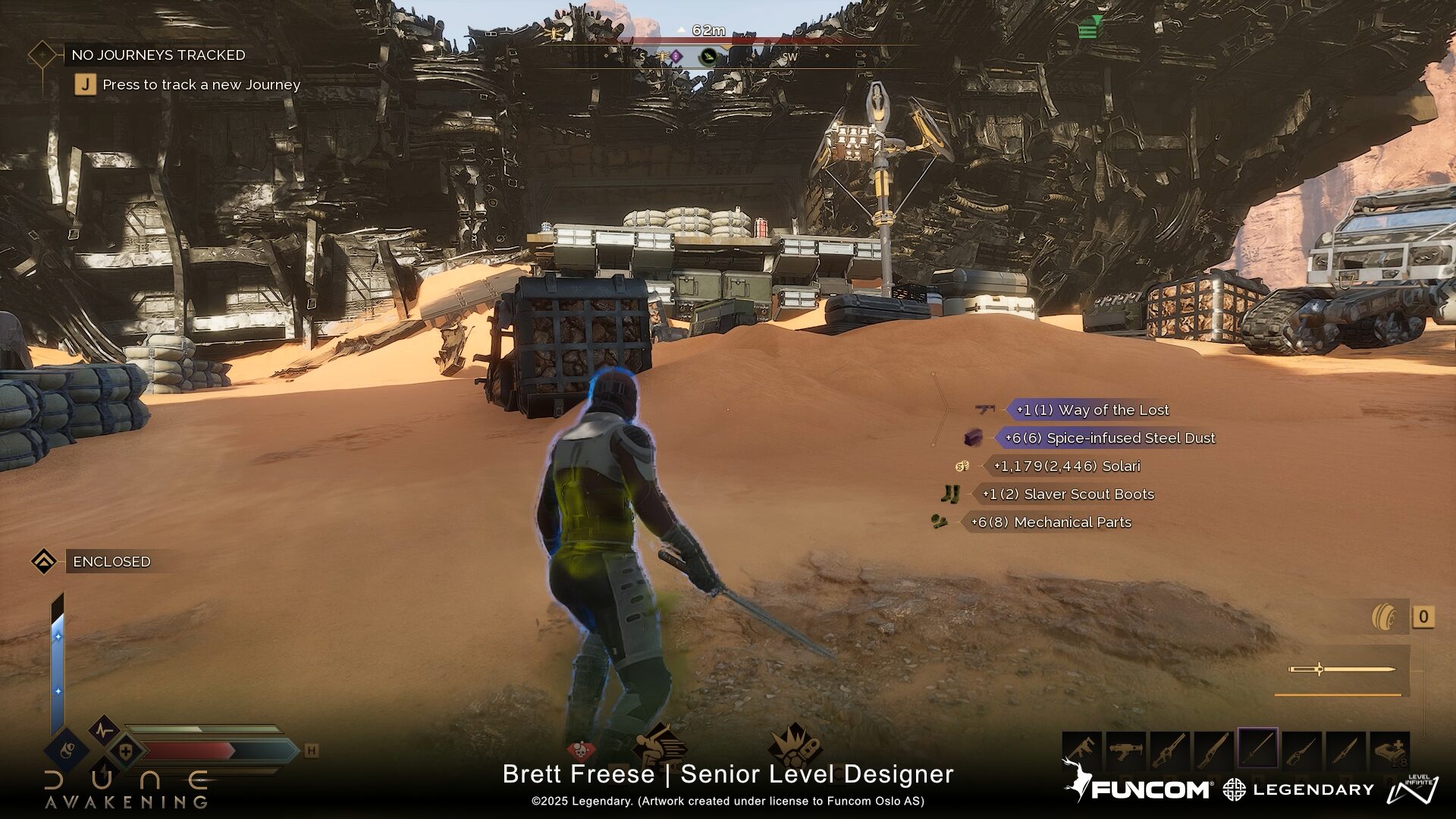The image size is (1456, 819).
Task: Use the medkit hotbar slot
Action: (x=1389, y=750)
